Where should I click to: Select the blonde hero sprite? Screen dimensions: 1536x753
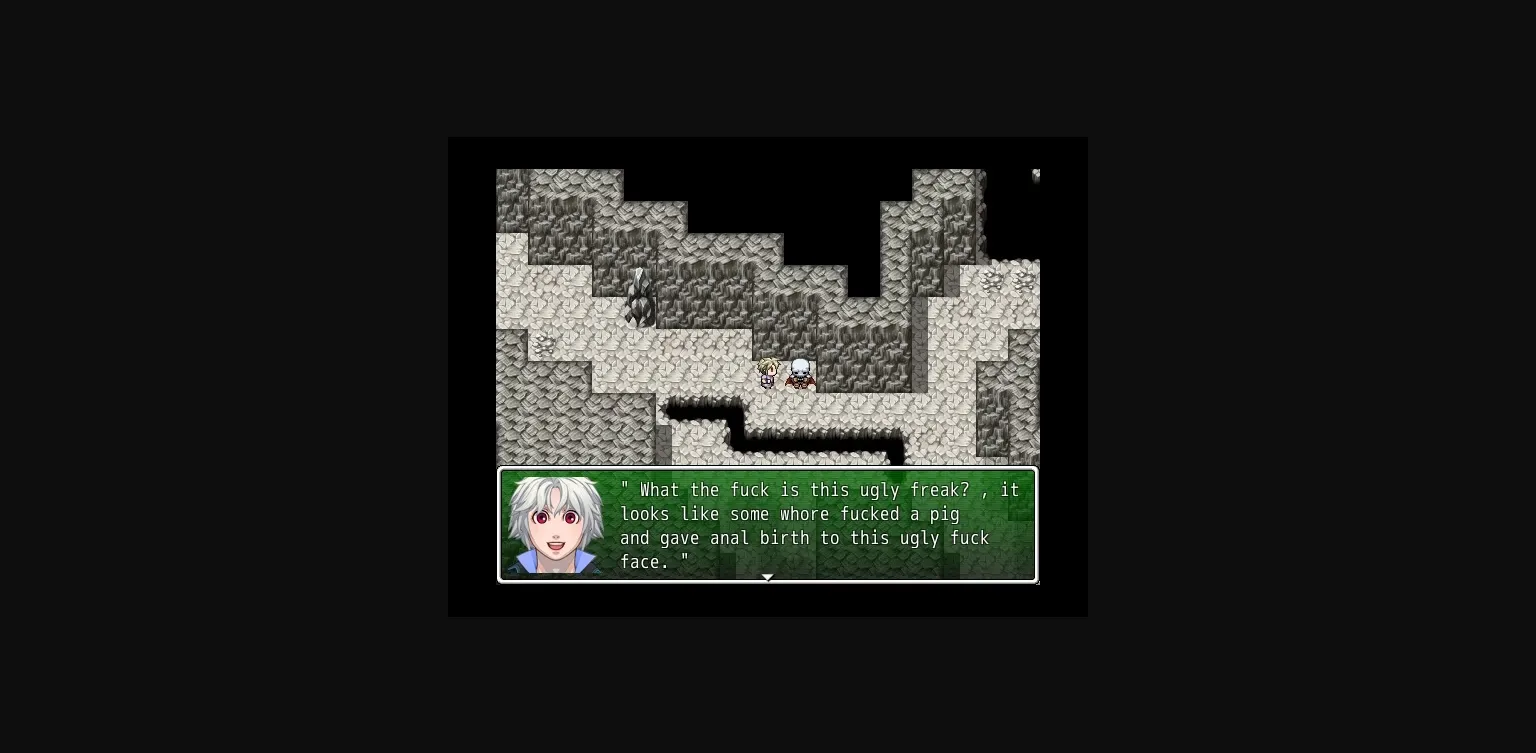[x=767, y=374]
